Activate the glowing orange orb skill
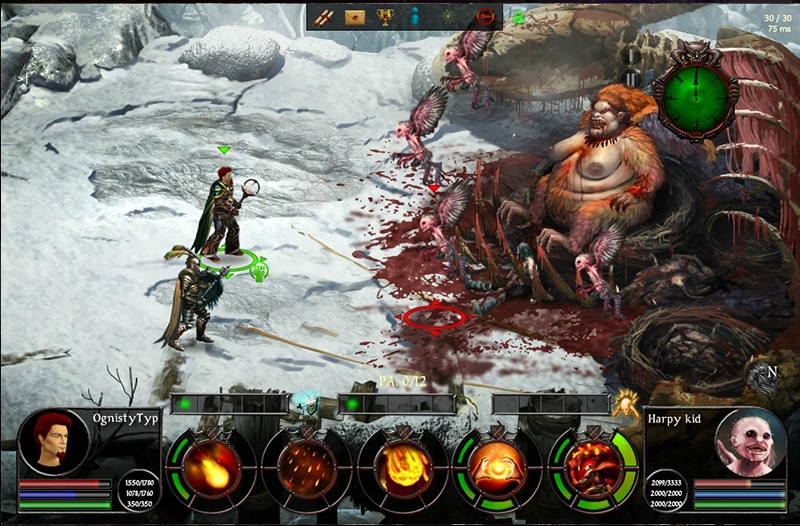800x526 pixels. [498, 466]
